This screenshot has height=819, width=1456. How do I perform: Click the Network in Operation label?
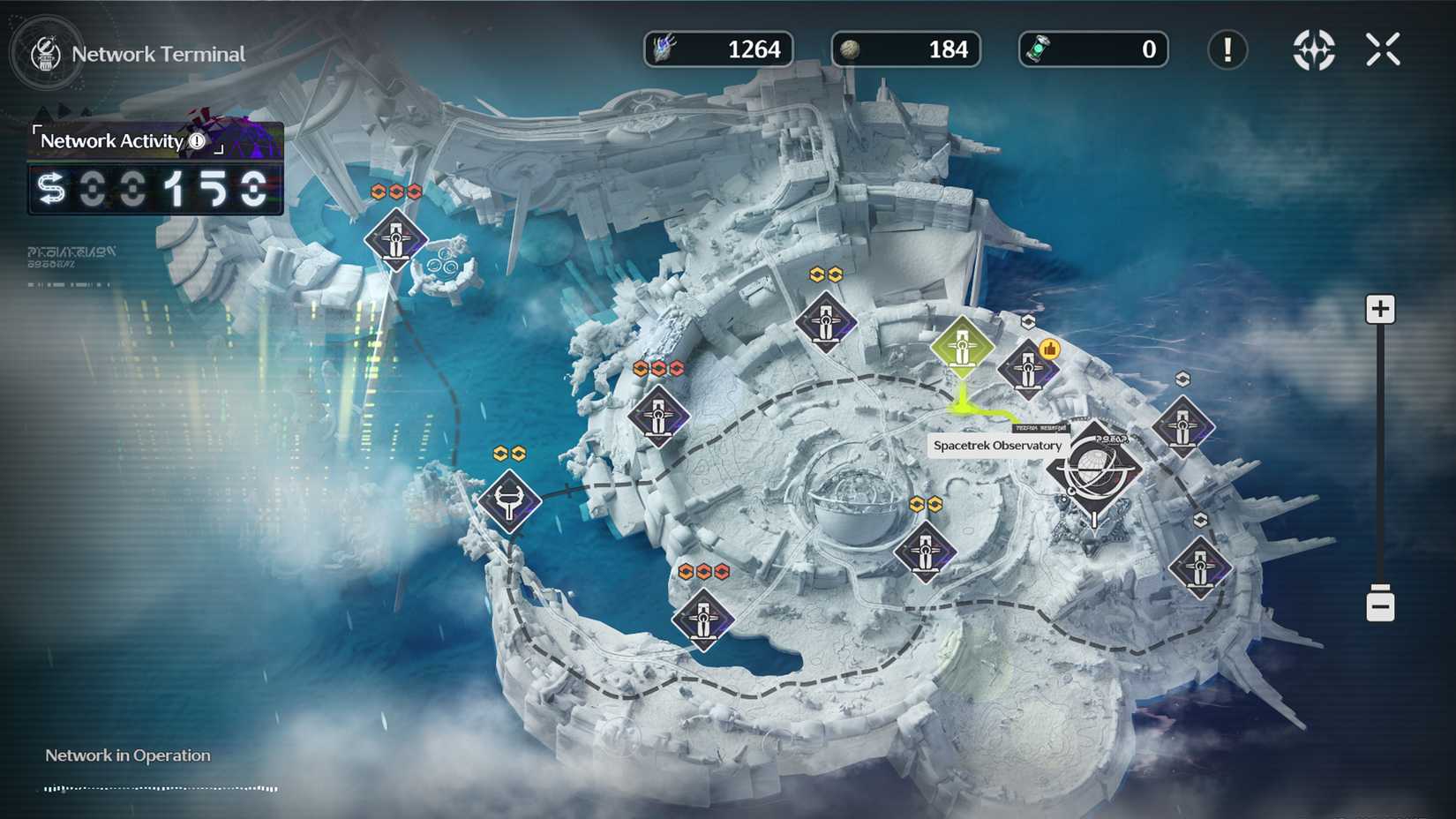[x=126, y=755]
